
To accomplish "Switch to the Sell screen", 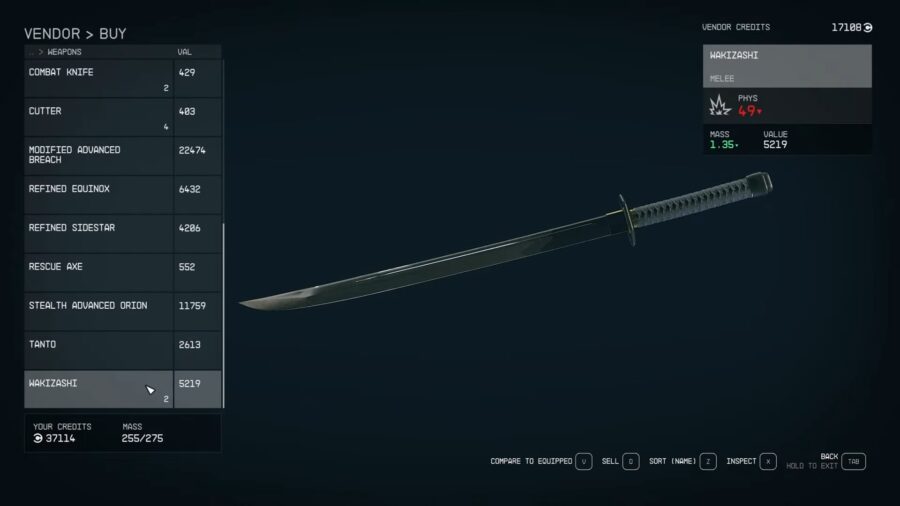I will 631,461.
